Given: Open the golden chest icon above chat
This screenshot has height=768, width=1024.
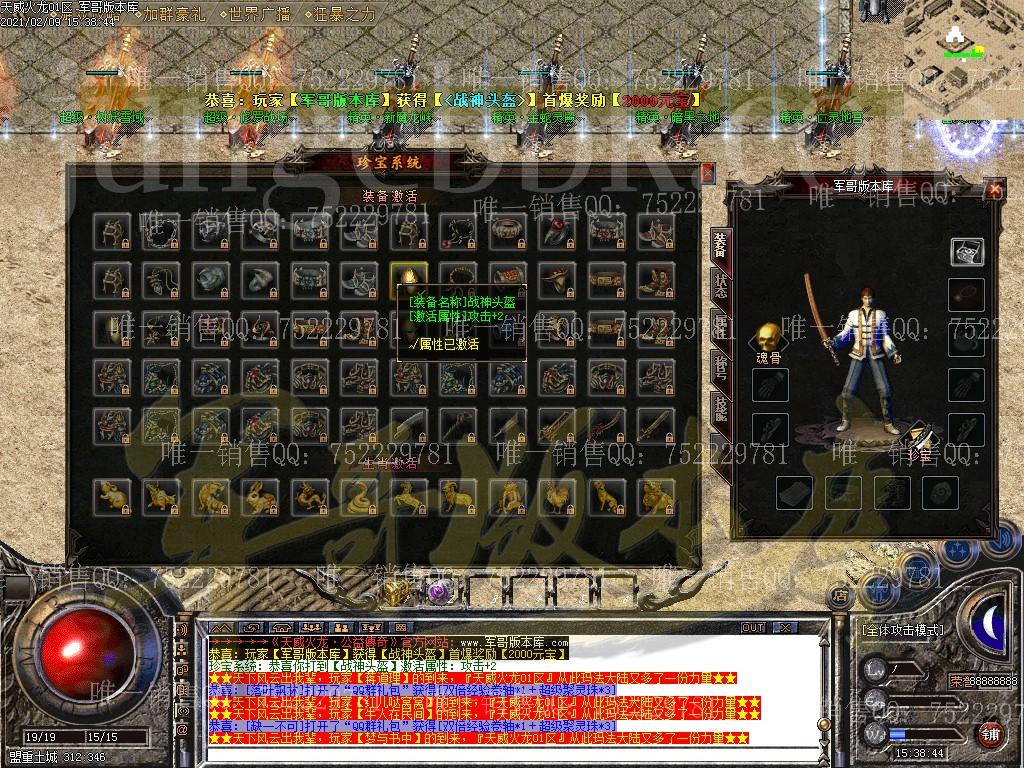Looking at the screenshot, I should point(396,592).
